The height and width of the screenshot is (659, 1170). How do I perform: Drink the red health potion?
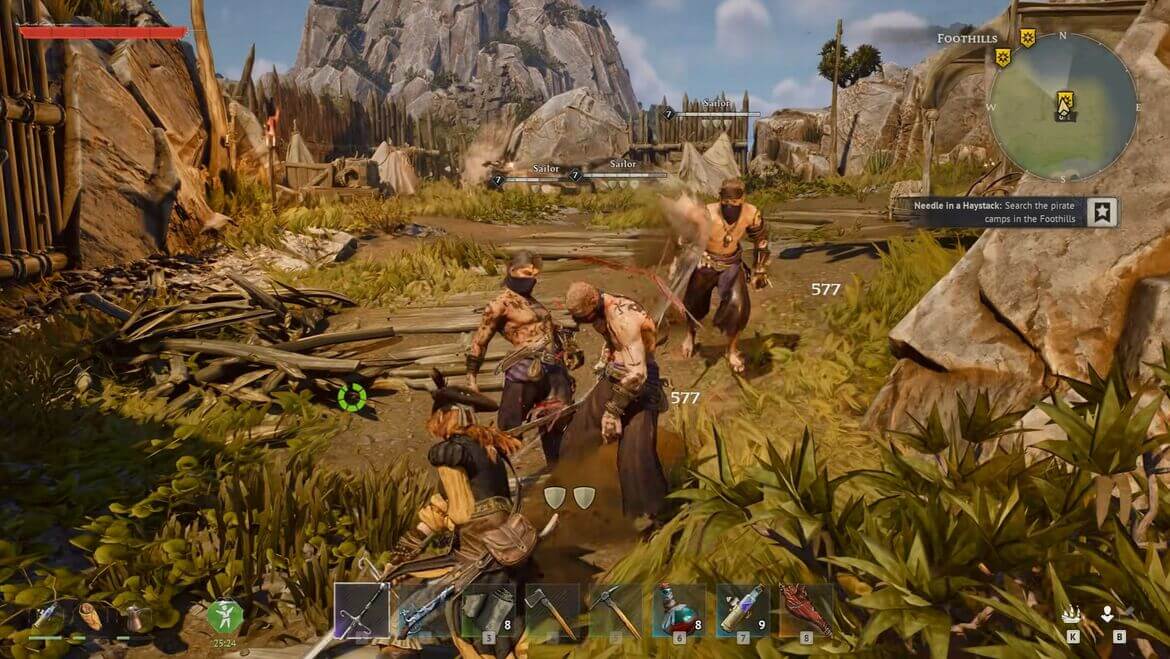click(x=679, y=610)
